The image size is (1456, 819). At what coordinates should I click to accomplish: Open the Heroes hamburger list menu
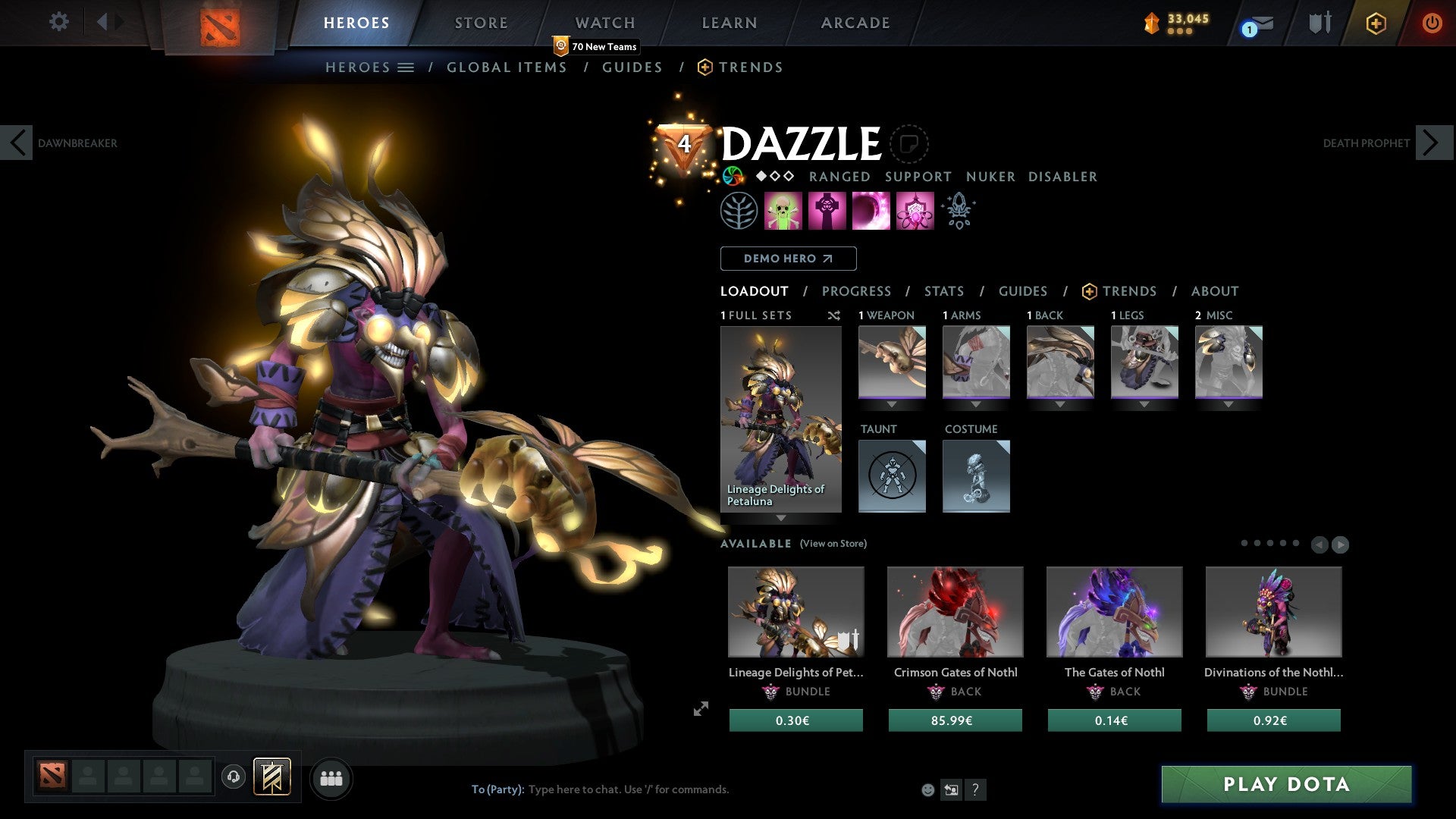(x=407, y=67)
